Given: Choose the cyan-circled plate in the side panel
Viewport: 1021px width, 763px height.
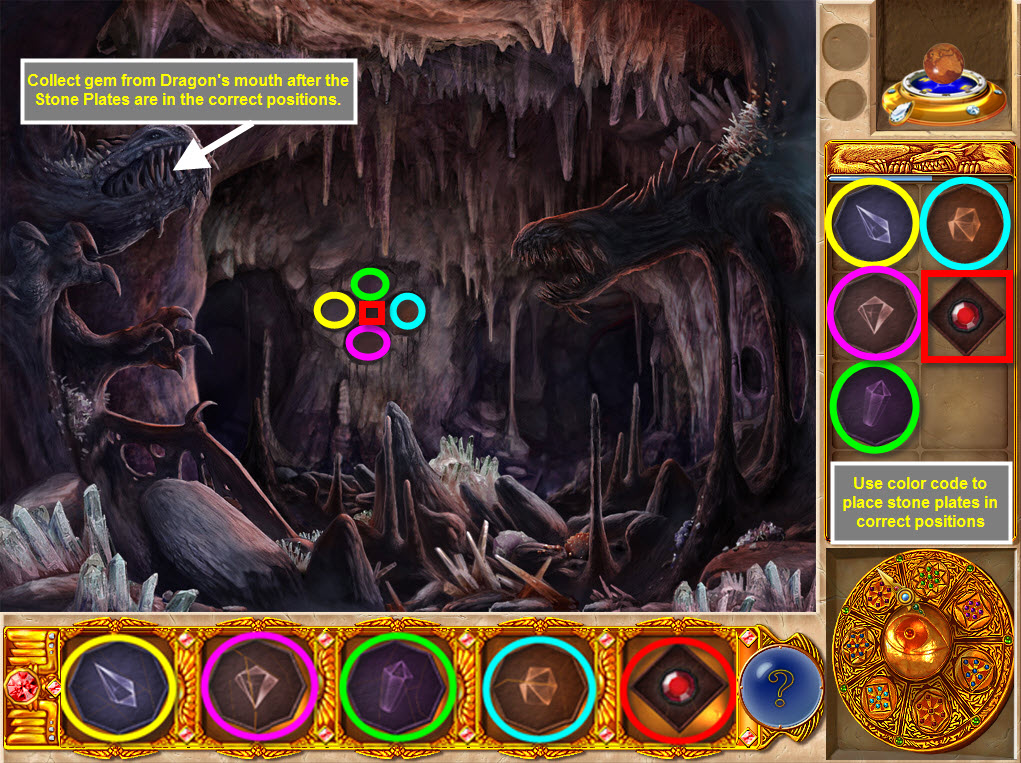Looking at the screenshot, I should pyautogui.click(x=966, y=224).
